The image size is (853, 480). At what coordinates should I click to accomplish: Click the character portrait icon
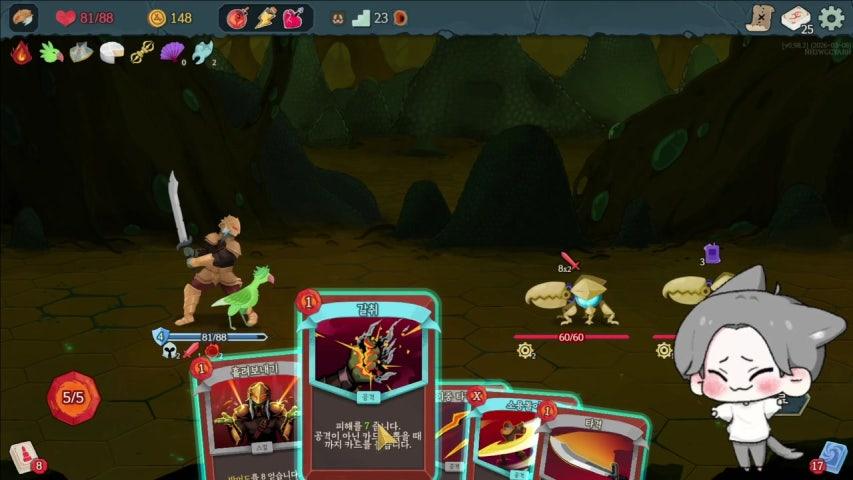pyautogui.click(x=24, y=17)
